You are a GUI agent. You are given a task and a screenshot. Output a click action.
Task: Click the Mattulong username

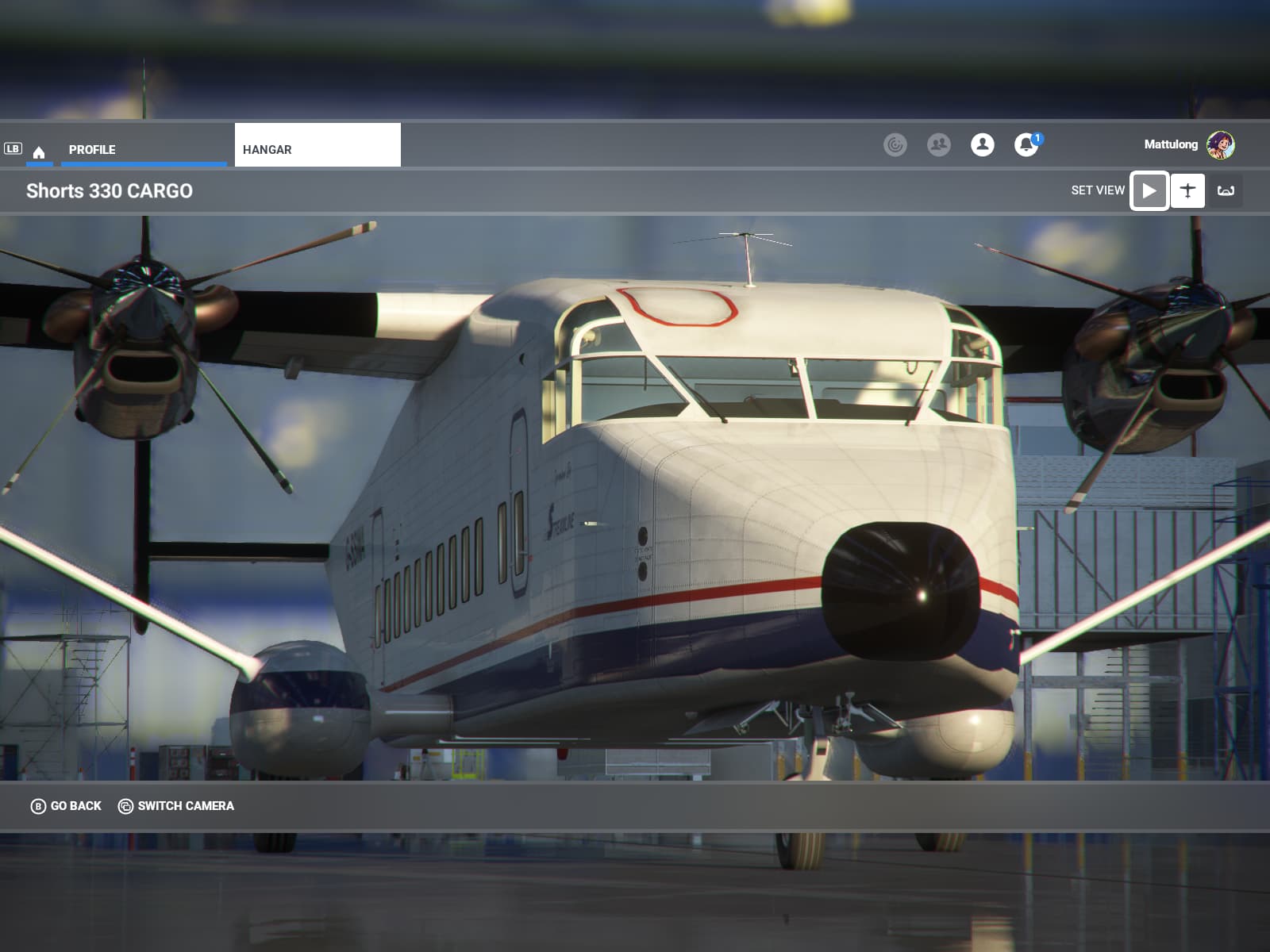pyautogui.click(x=1170, y=145)
